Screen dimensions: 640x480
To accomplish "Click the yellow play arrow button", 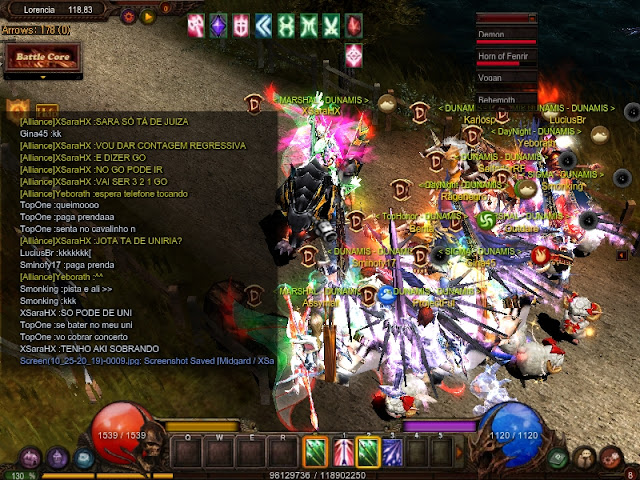I will point(148,16).
